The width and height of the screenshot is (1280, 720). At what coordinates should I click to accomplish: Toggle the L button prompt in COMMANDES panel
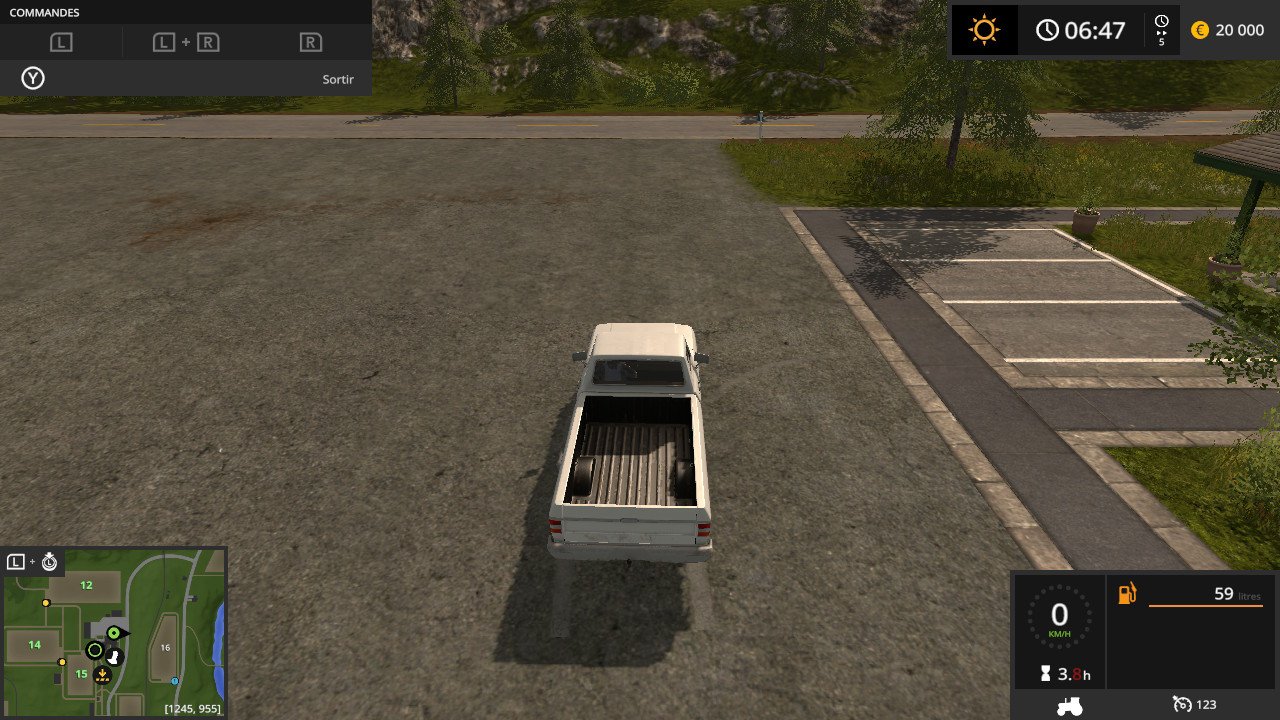[x=63, y=42]
